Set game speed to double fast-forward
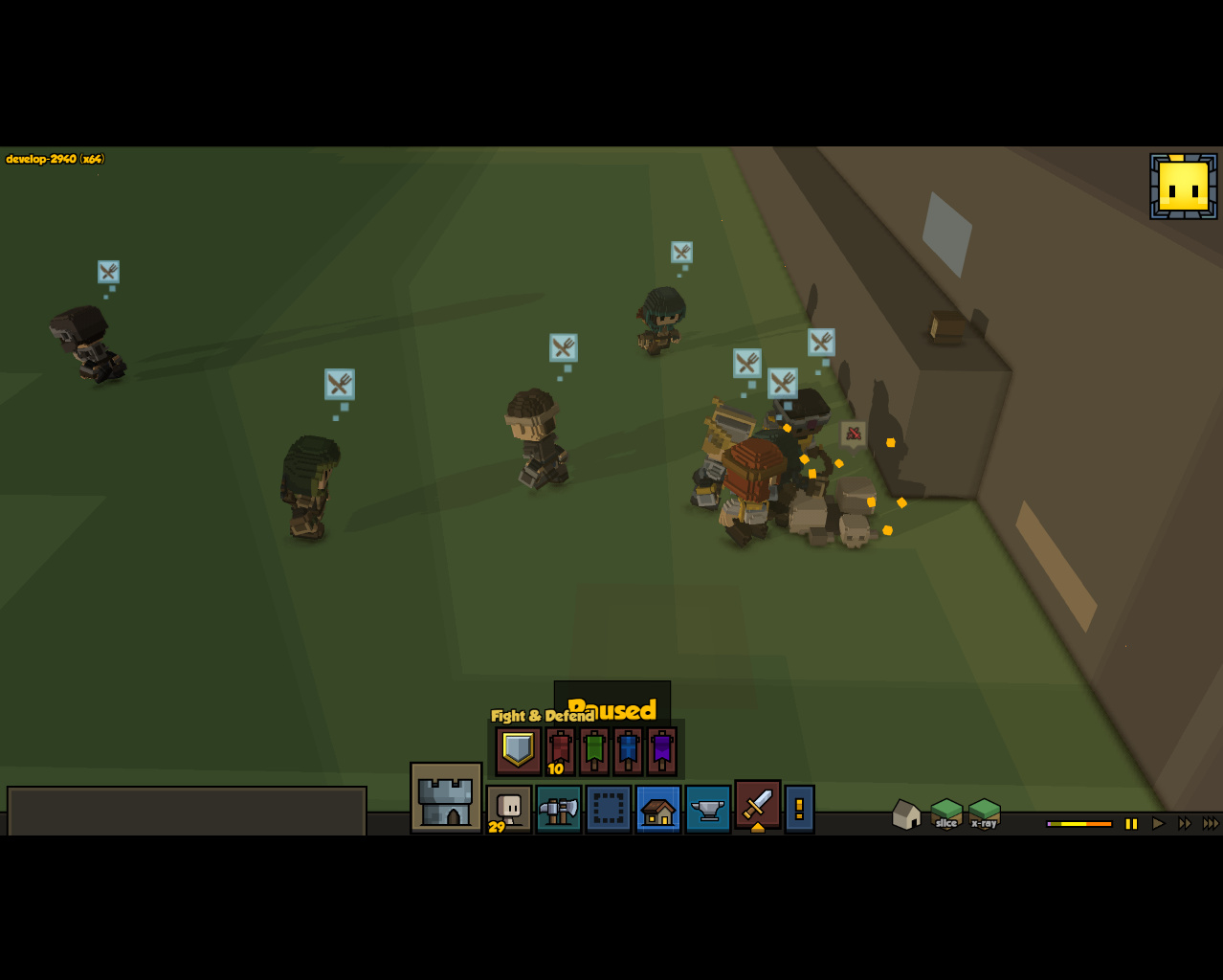The width and height of the screenshot is (1223, 980). (1185, 823)
